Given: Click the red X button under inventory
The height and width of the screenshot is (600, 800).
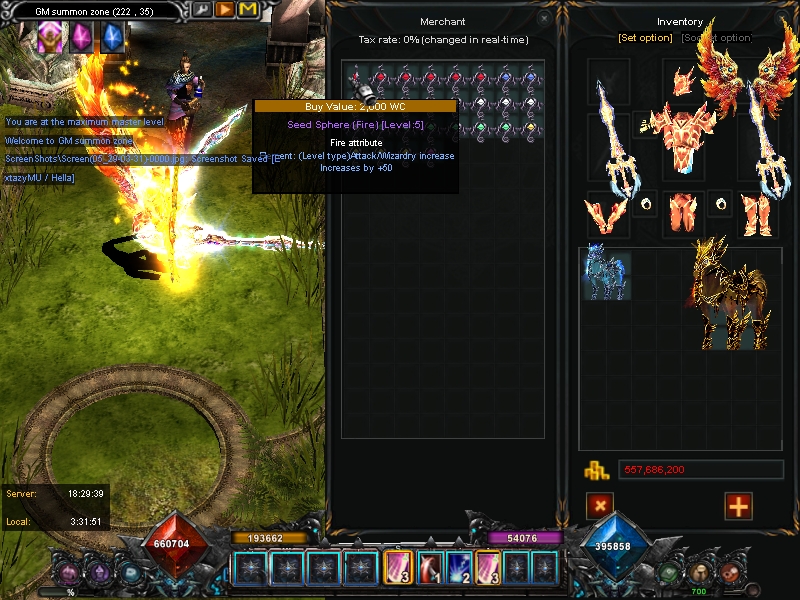Looking at the screenshot, I should click(x=600, y=506).
